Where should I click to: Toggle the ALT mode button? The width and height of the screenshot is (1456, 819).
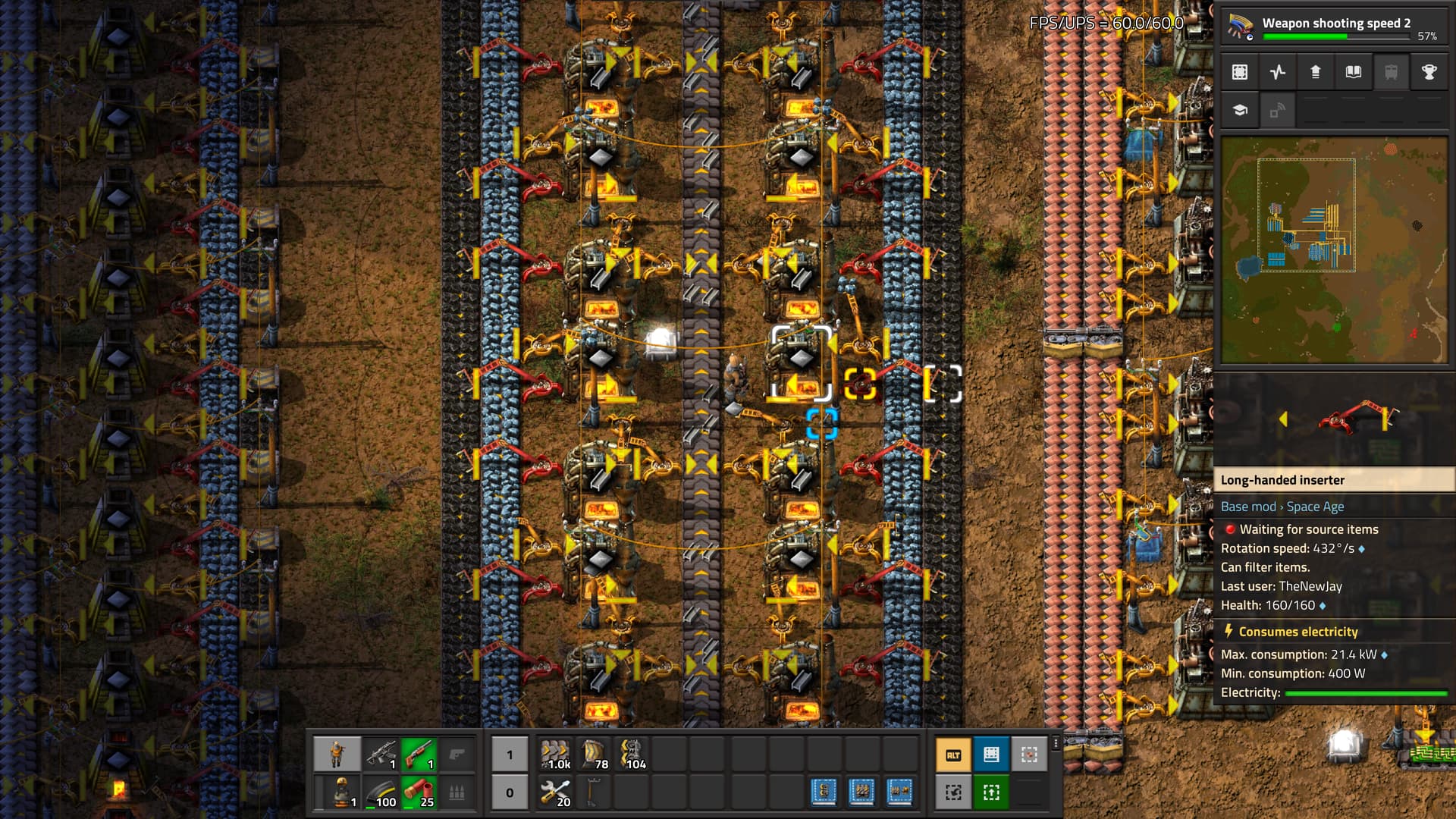coord(953,755)
